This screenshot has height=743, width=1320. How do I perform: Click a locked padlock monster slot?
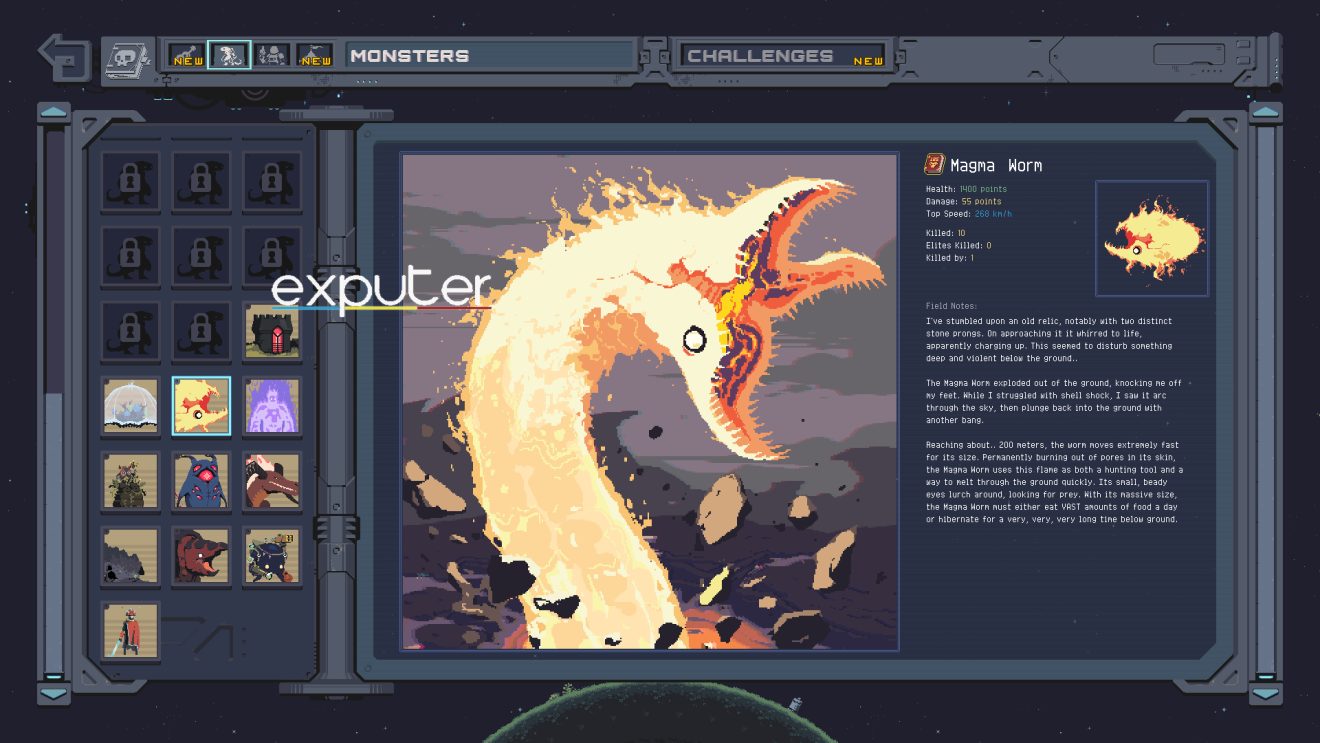130,181
